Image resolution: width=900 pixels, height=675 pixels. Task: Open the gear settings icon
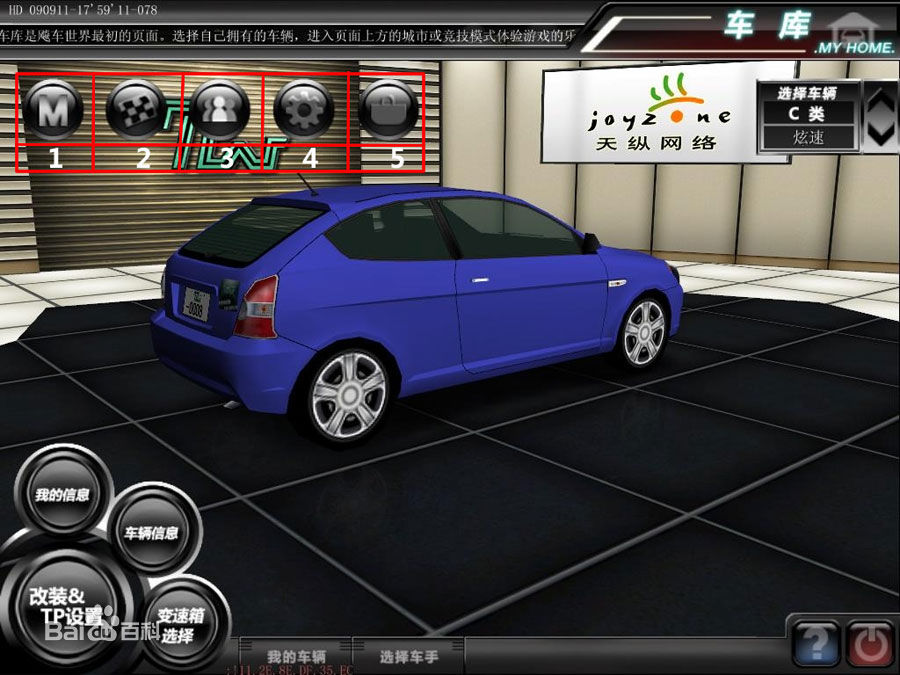303,108
